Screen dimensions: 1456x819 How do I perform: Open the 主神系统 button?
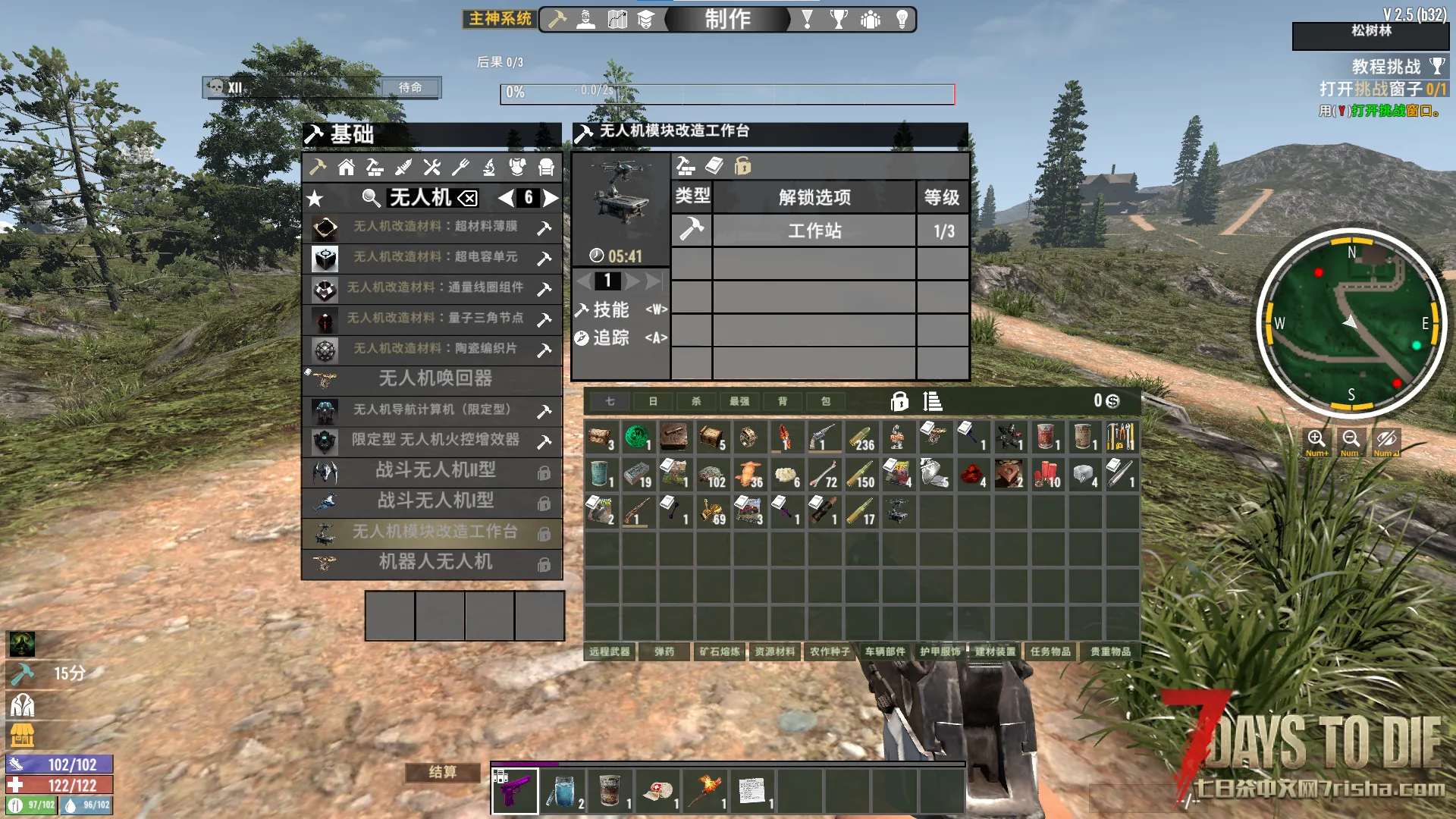[x=500, y=19]
